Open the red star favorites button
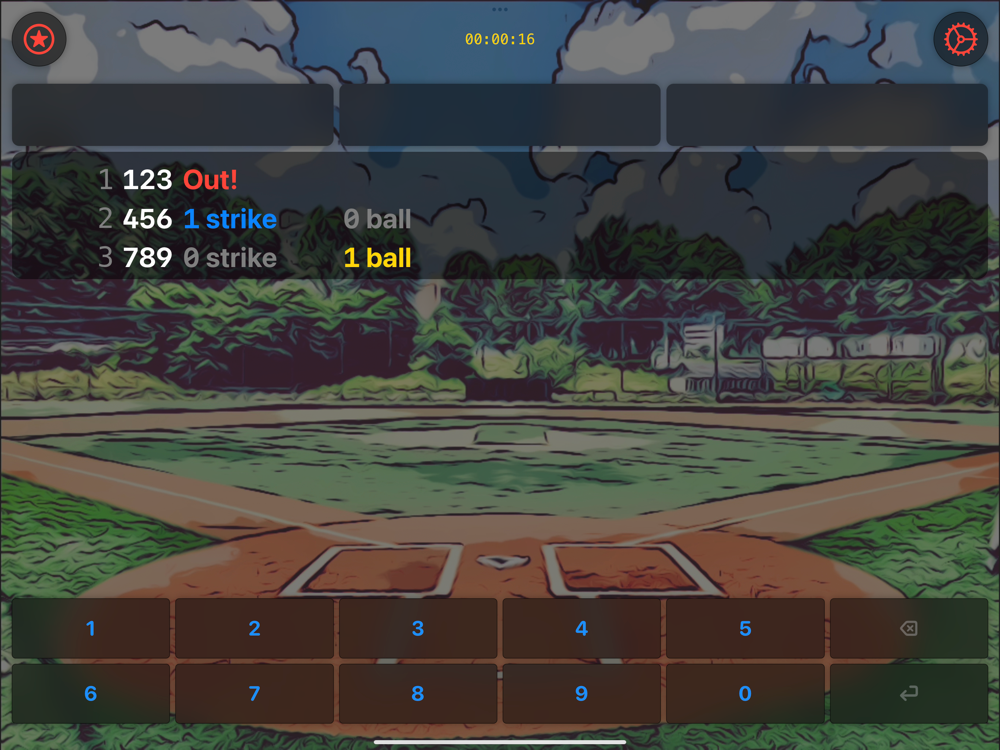The width and height of the screenshot is (1000, 750). click(39, 40)
